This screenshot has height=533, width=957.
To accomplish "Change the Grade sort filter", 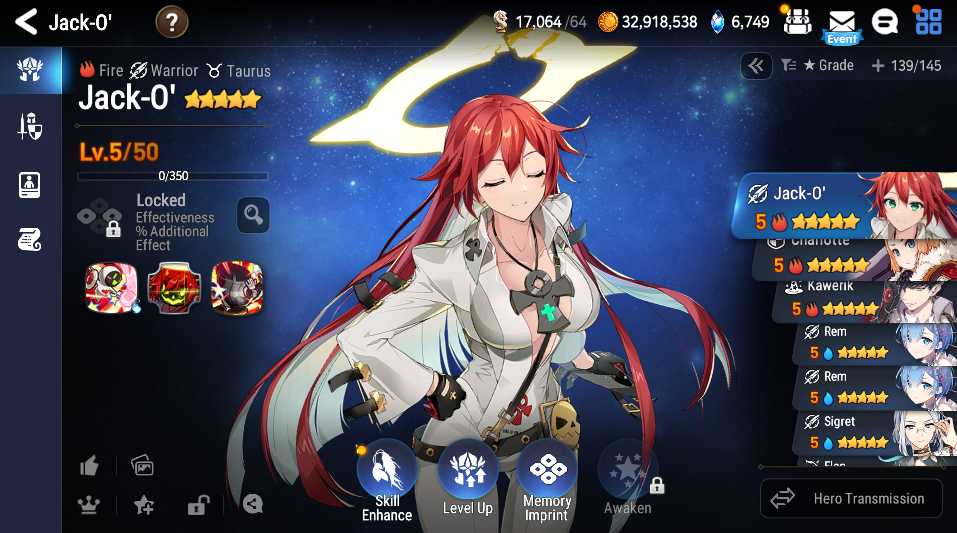I will click(x=817, y=66).
